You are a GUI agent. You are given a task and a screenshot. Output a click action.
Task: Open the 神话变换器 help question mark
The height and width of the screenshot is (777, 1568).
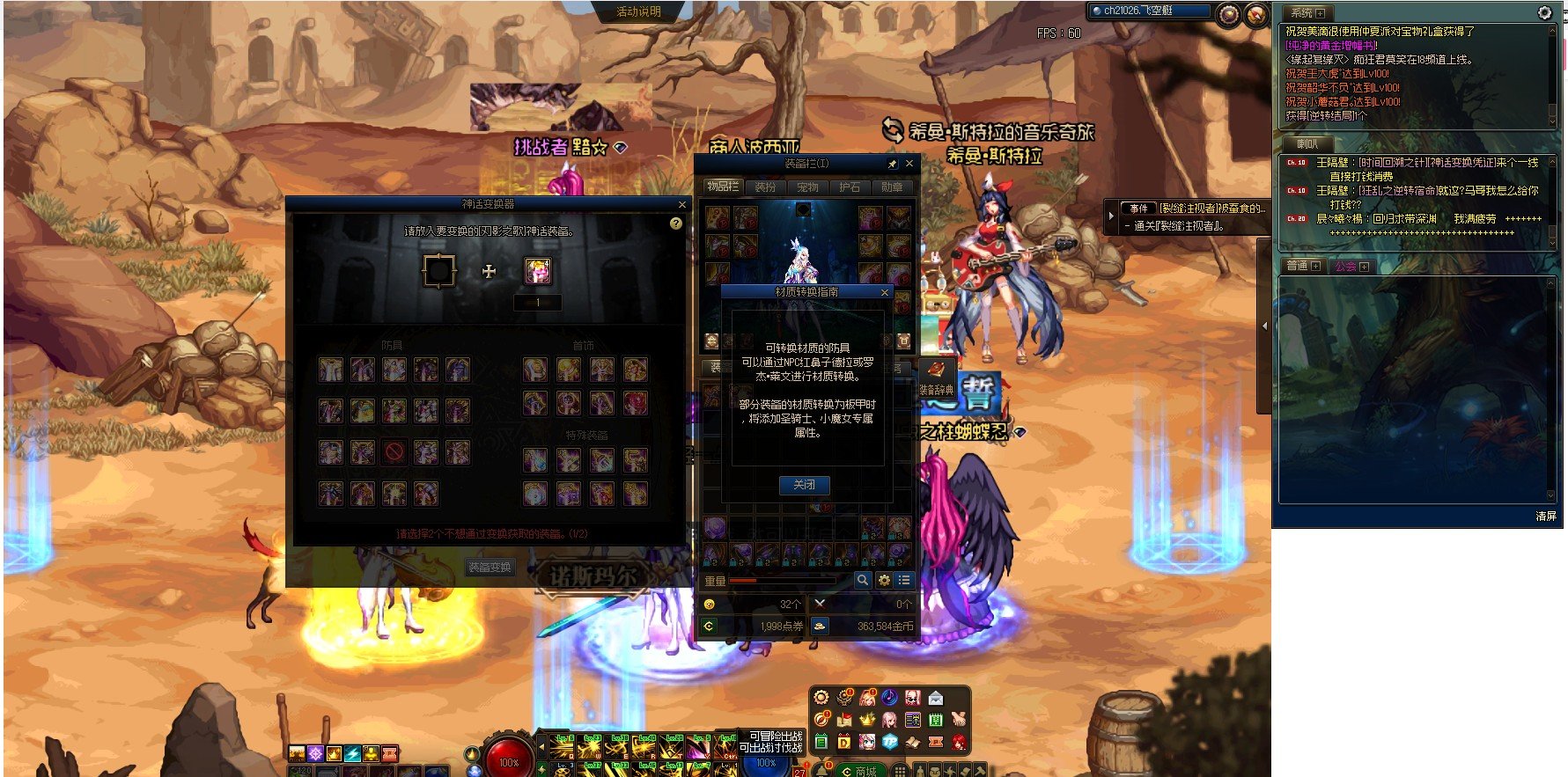point(675,224)
